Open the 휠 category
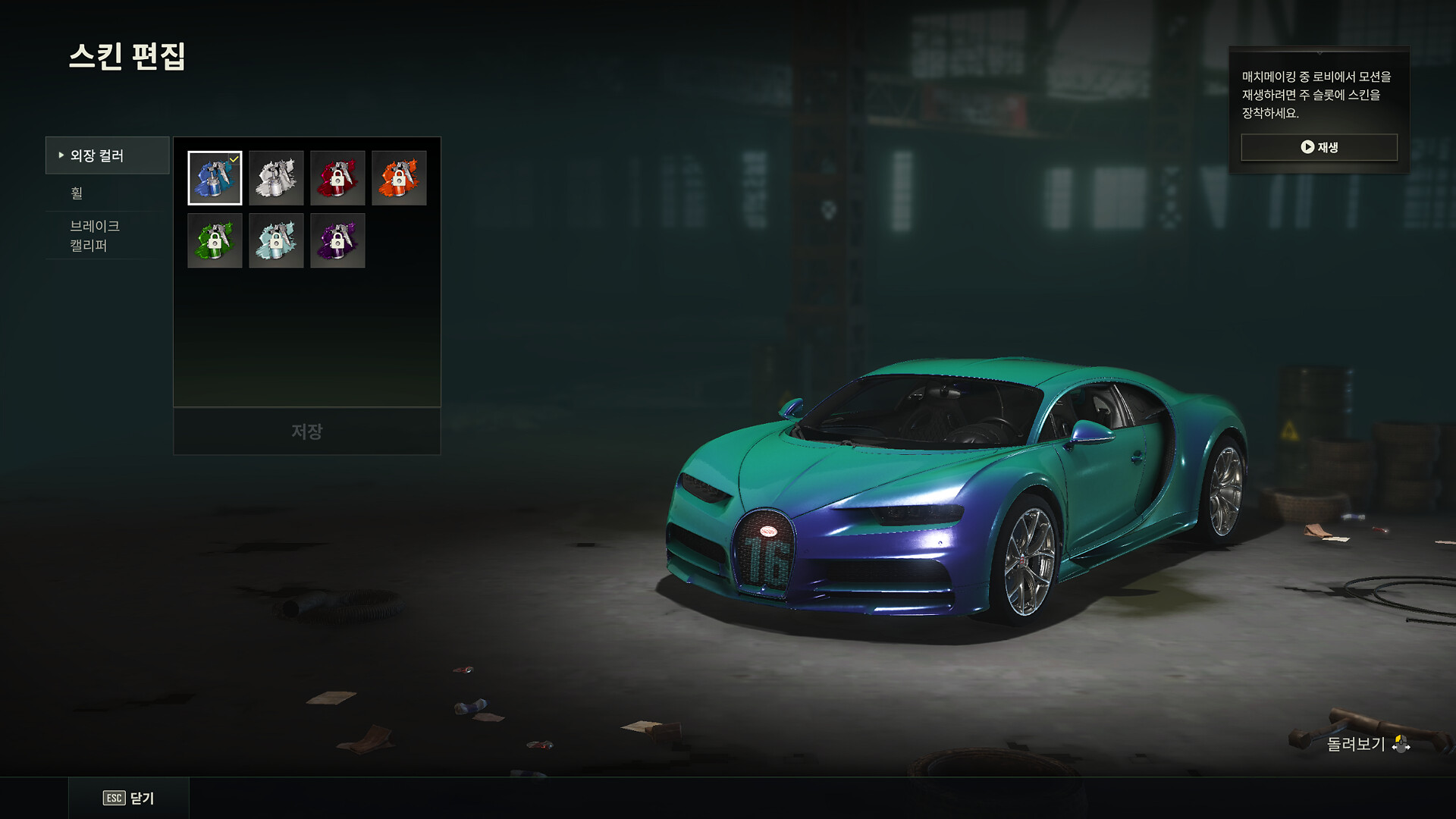The height and width of the screenshot is (819, 1456). click(107, 193)
